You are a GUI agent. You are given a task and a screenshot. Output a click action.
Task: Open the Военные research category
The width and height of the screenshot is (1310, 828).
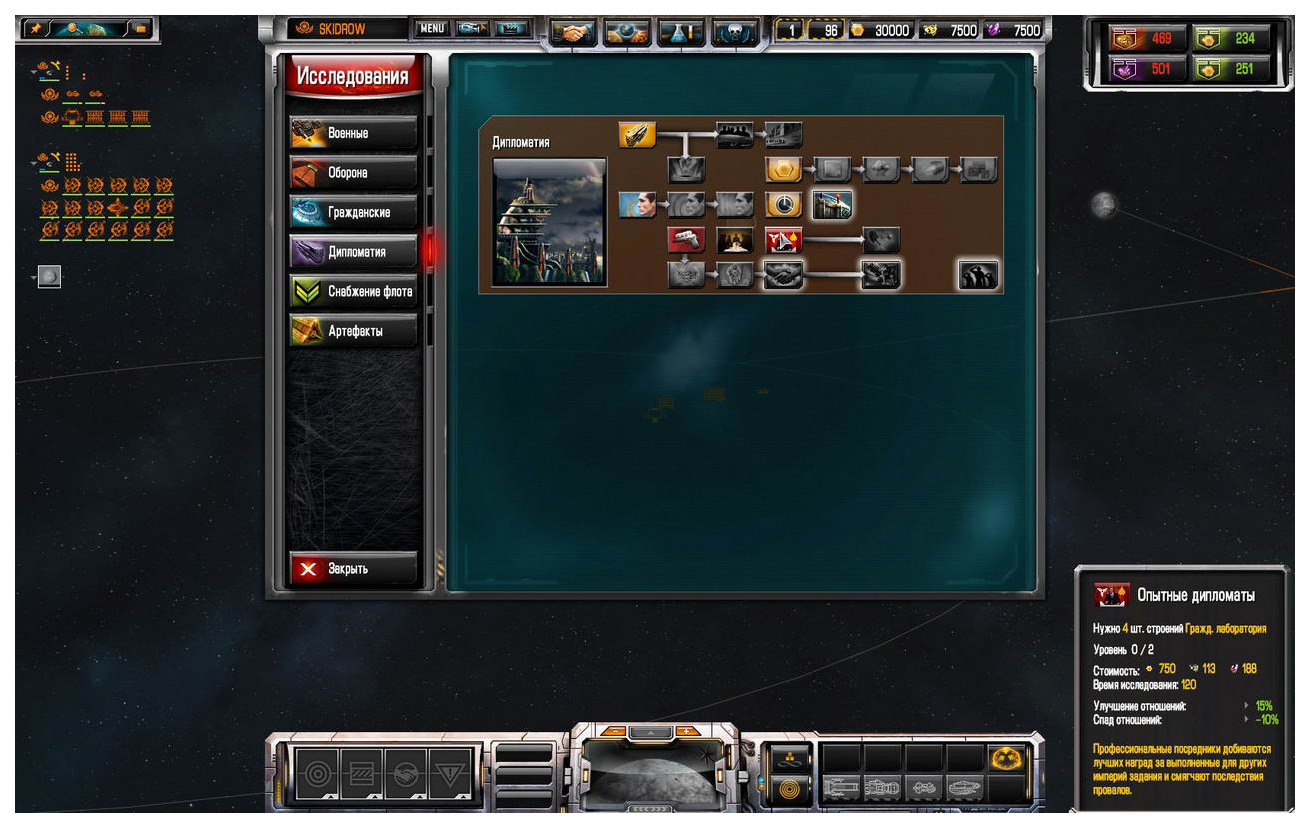point(353,133)
